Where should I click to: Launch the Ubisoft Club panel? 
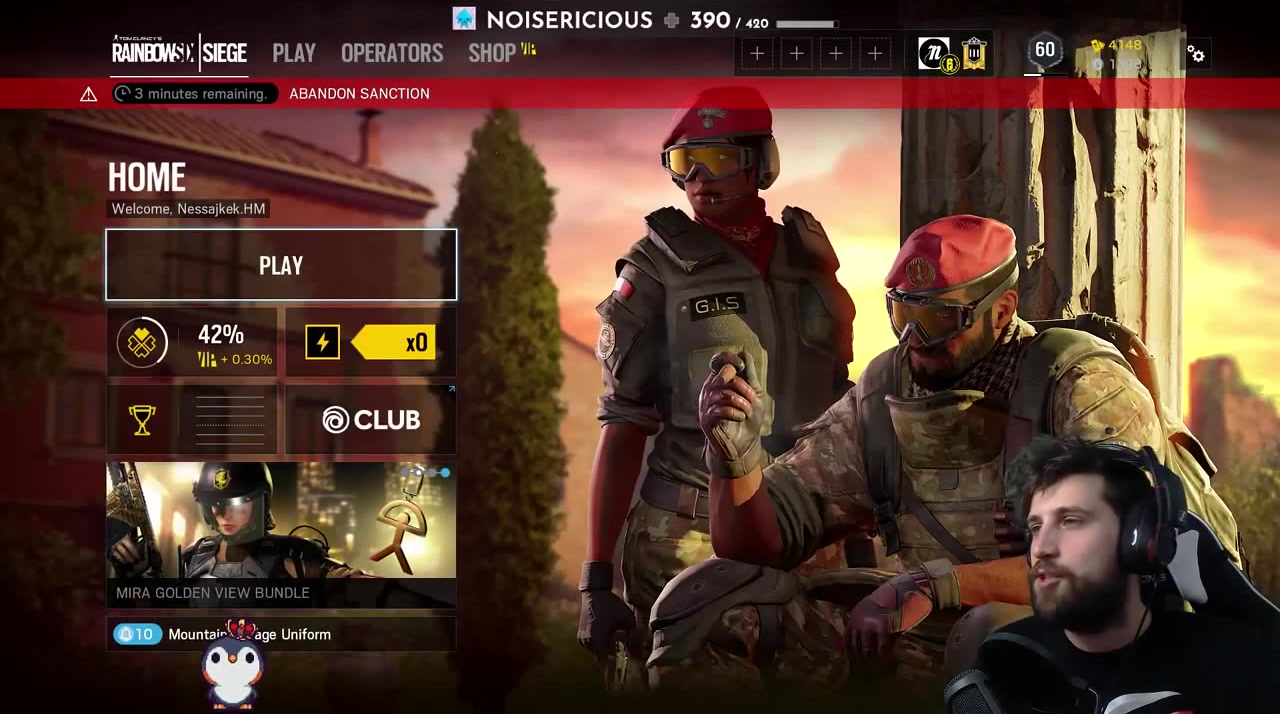(x=371, y=420)
